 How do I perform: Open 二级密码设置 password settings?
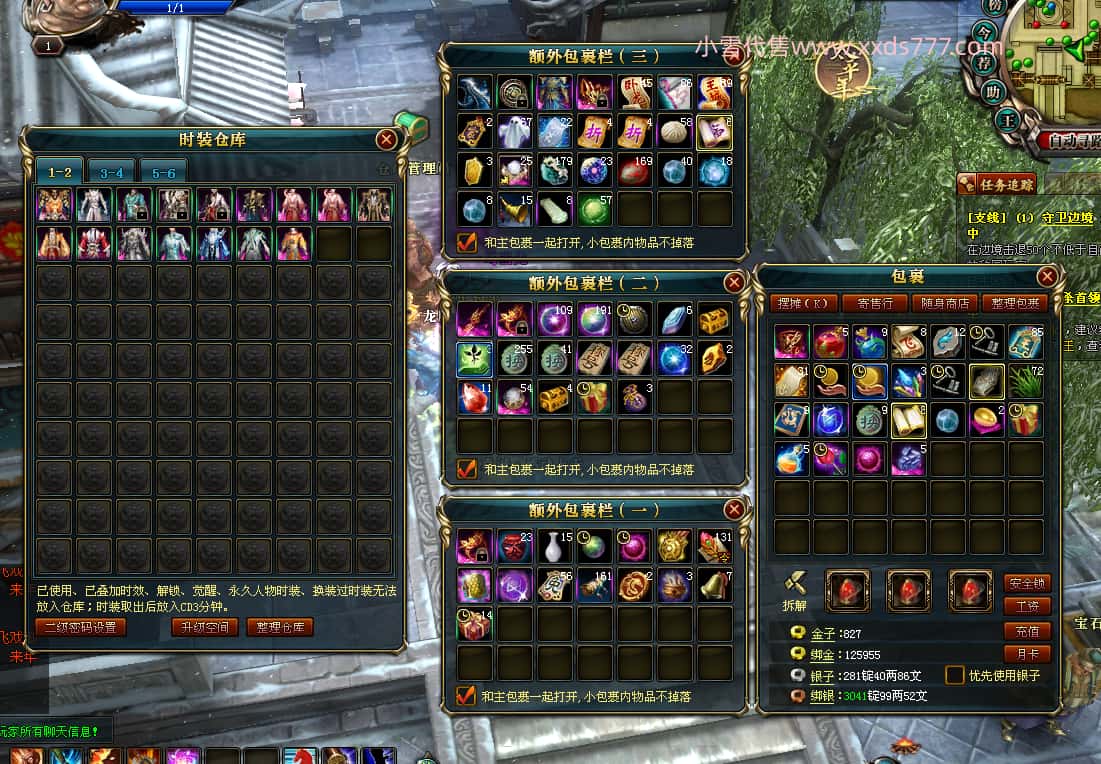click(x=81, y=627)
